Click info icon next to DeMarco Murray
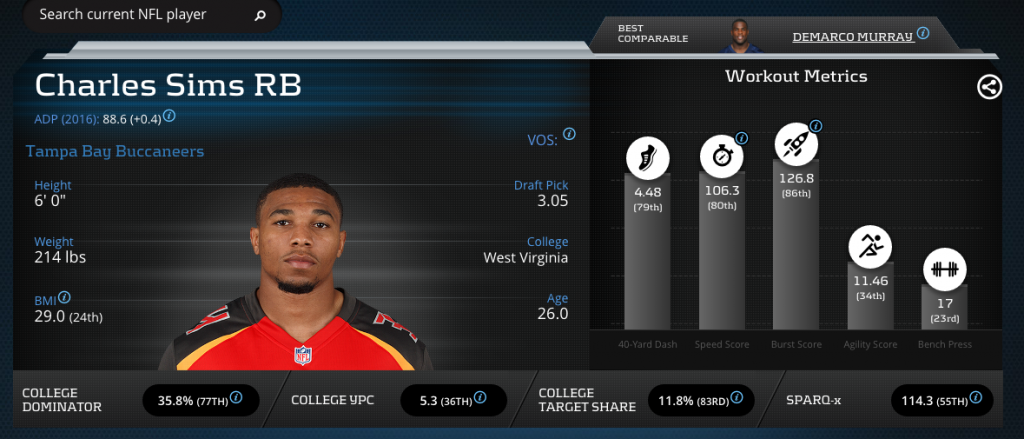1024x439 pixels. (923, 33)
